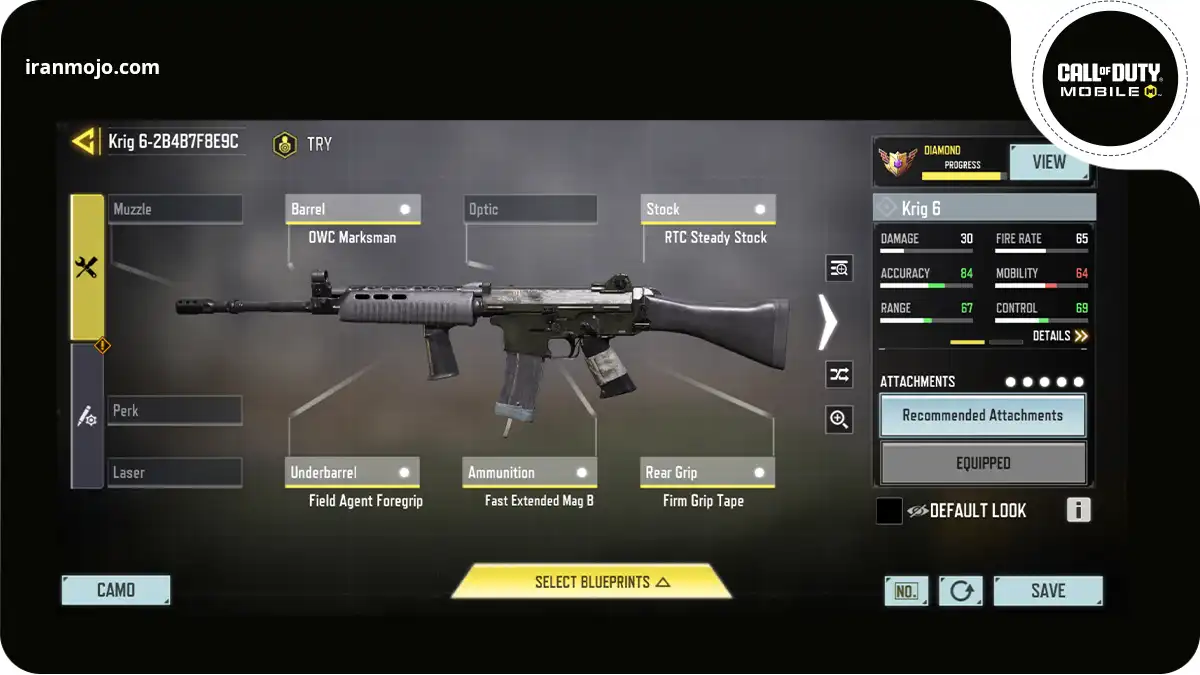This screenshot has height=675, width=1200.
Task: Open the Muzzle attachment slot
Action: point(175,209)
